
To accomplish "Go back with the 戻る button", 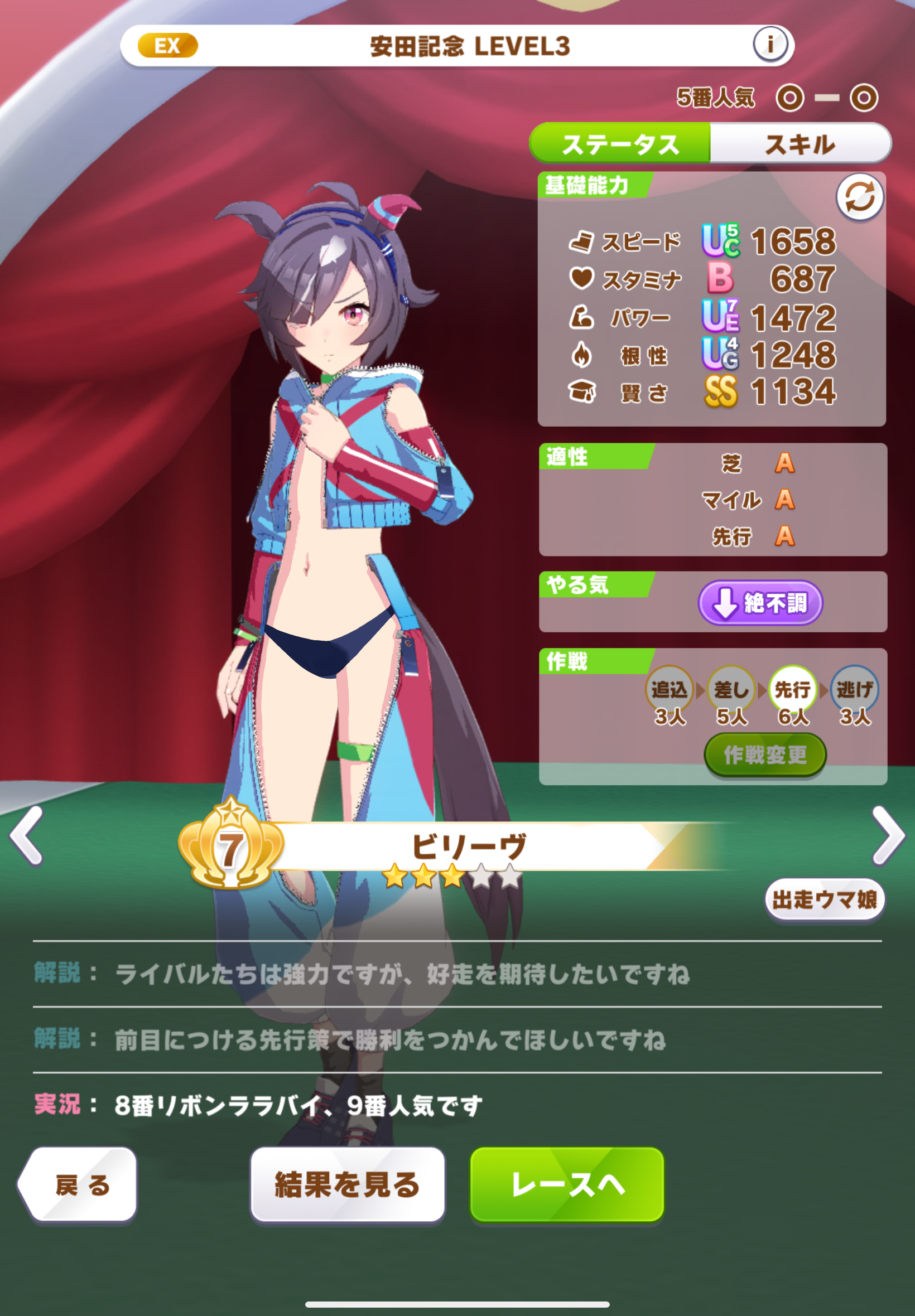I will [79, 1184].
